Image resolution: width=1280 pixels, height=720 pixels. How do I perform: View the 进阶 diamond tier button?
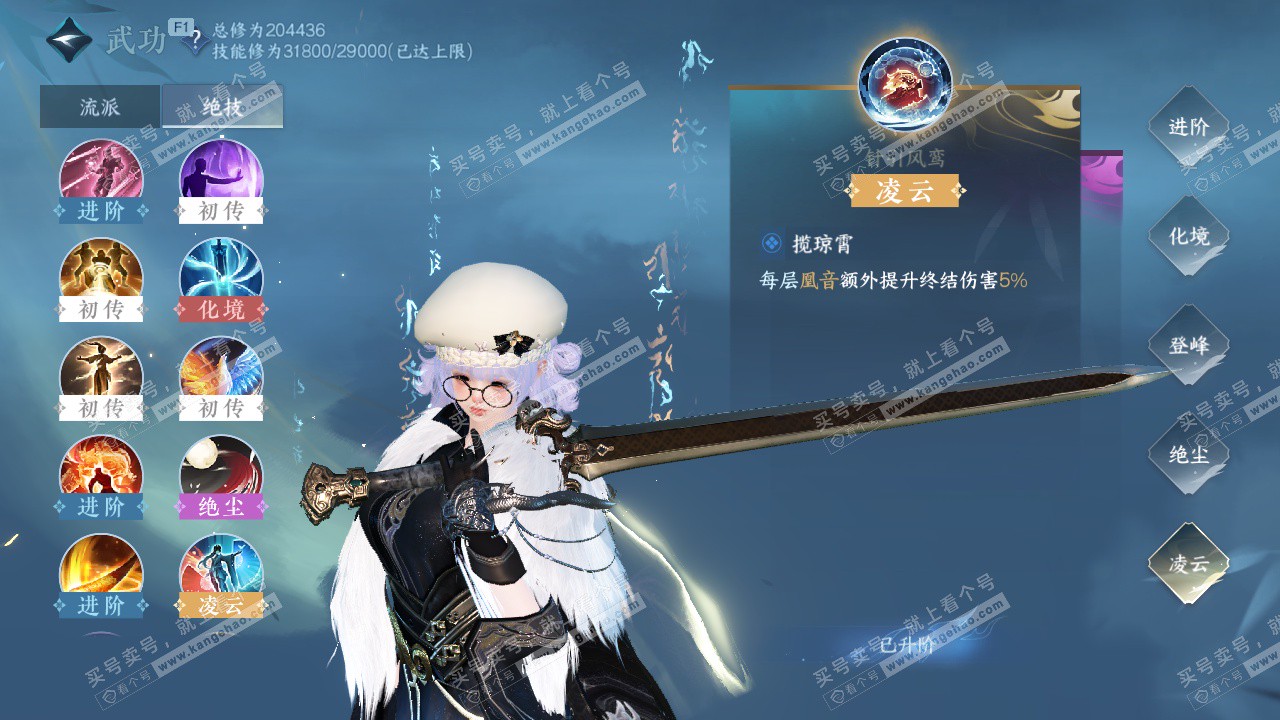coord(1189,127)
